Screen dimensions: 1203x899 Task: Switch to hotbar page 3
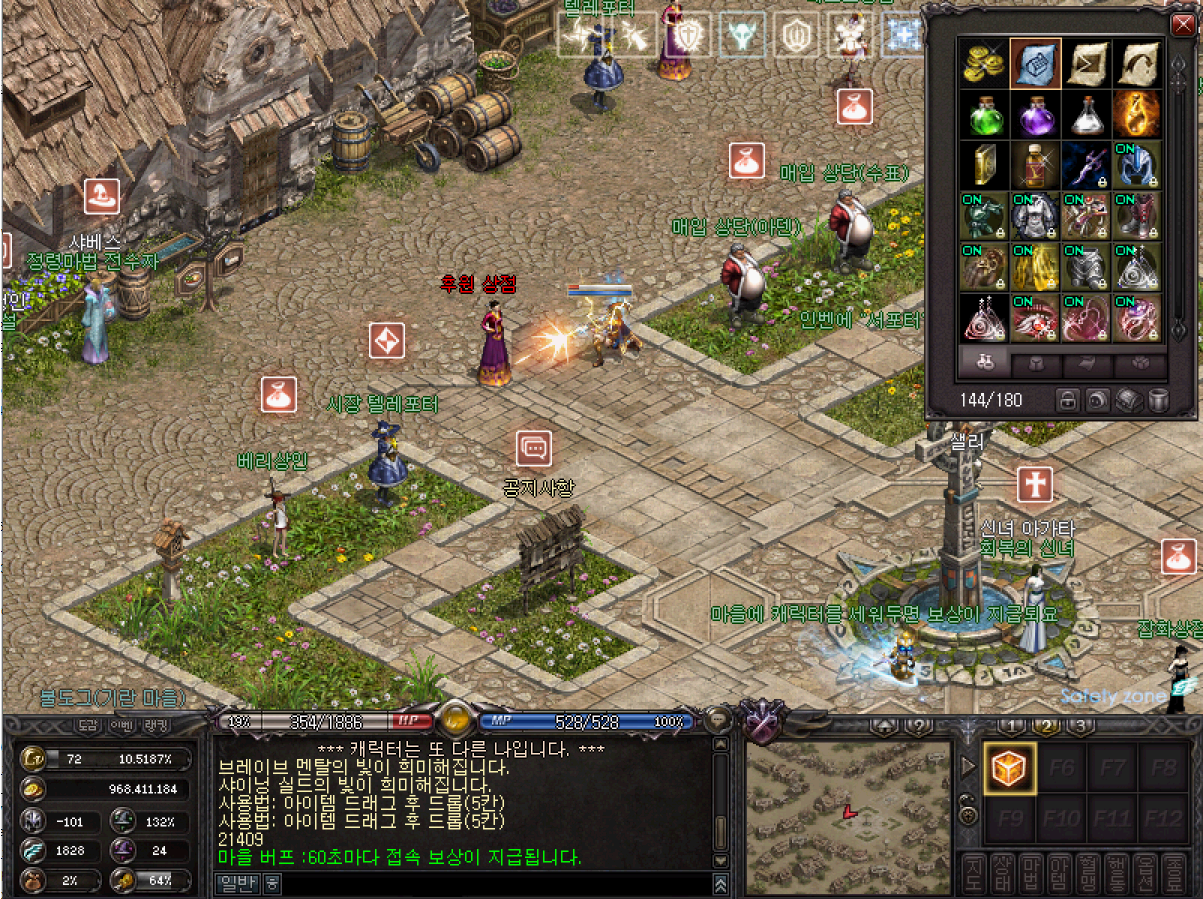[1080, 726]
